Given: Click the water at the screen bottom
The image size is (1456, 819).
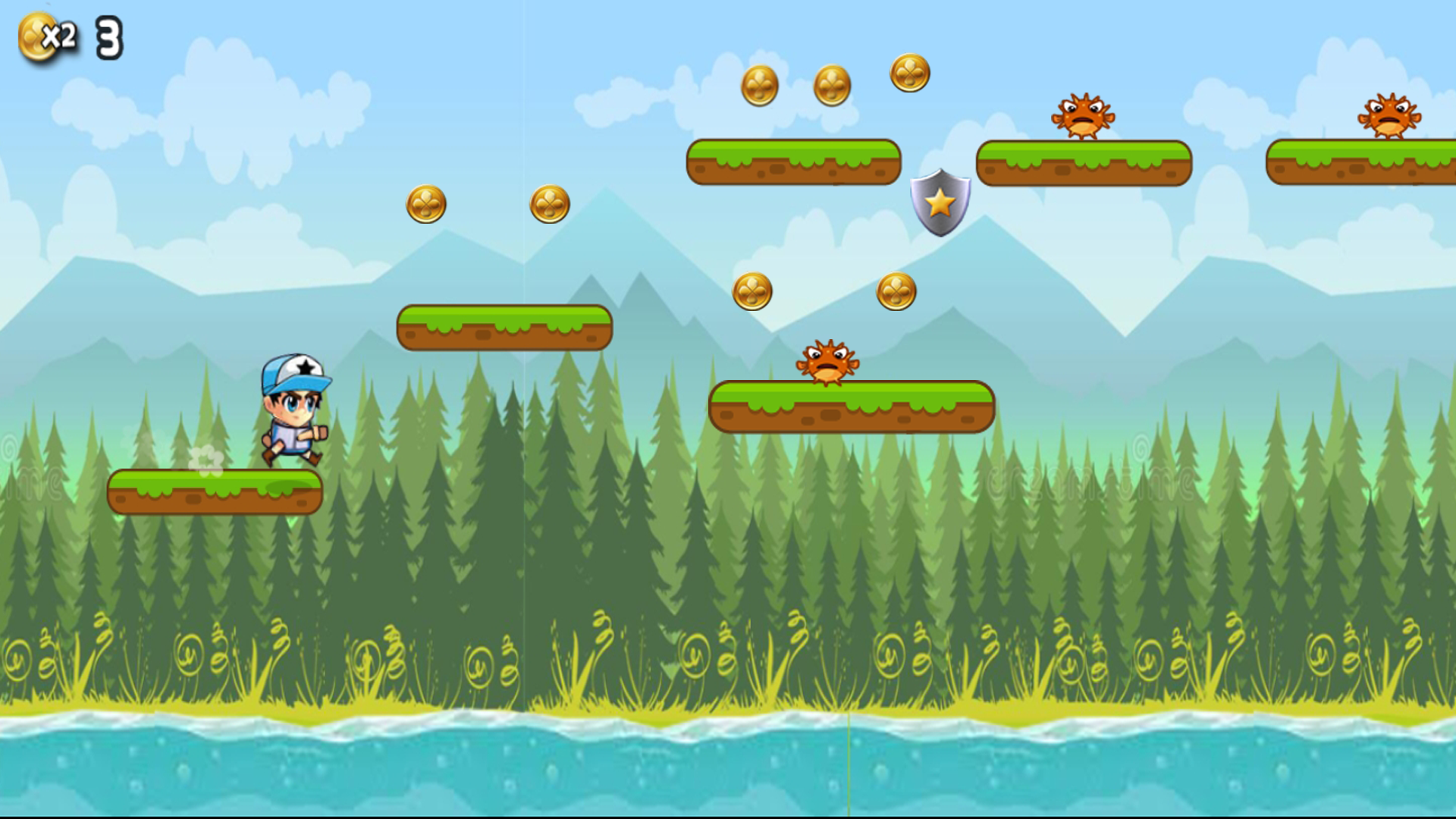Looking at the screenshot, I should (x=728, y=773).
